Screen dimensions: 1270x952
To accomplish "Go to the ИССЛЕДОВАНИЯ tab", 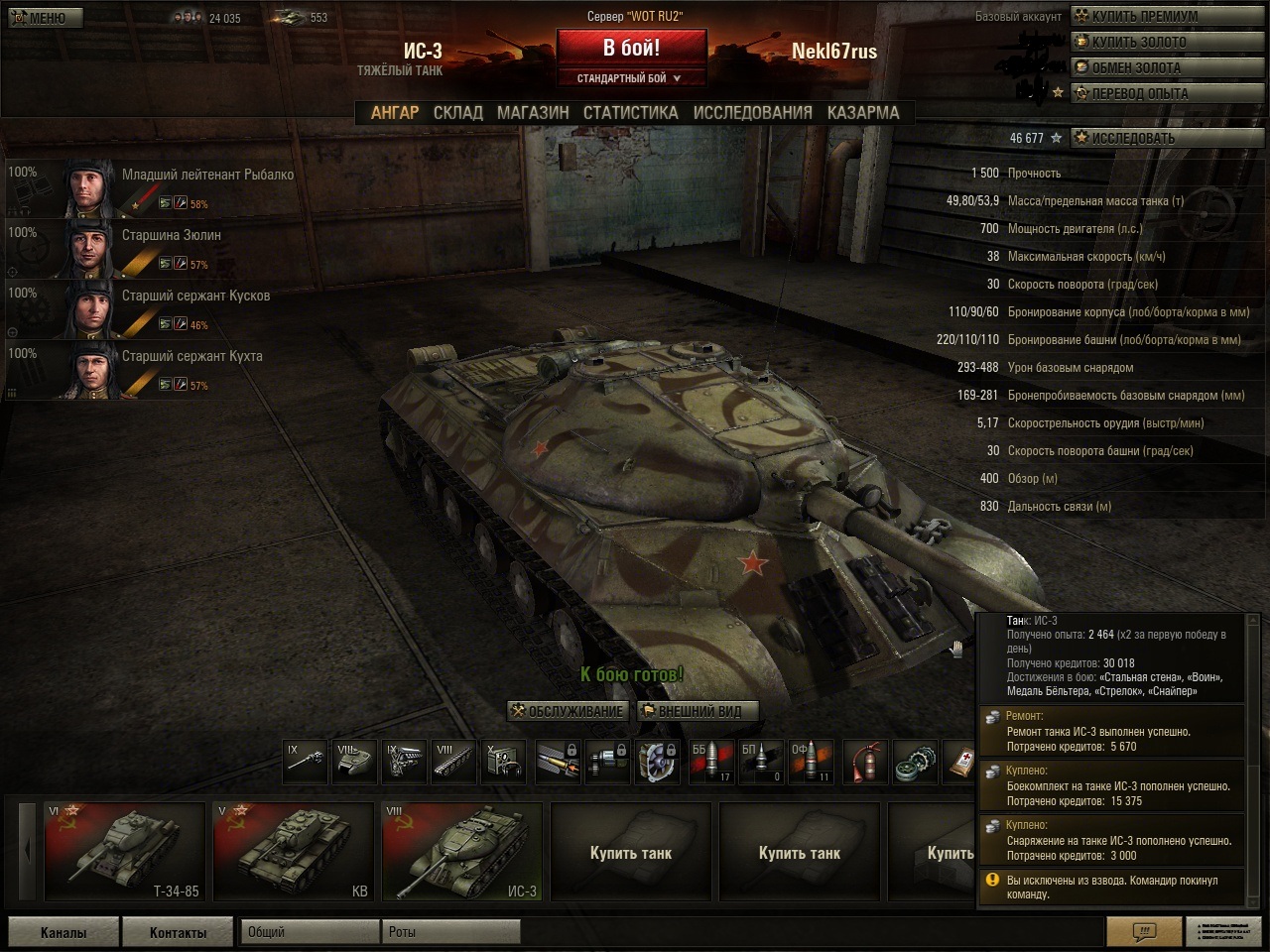I will point(752,113).
